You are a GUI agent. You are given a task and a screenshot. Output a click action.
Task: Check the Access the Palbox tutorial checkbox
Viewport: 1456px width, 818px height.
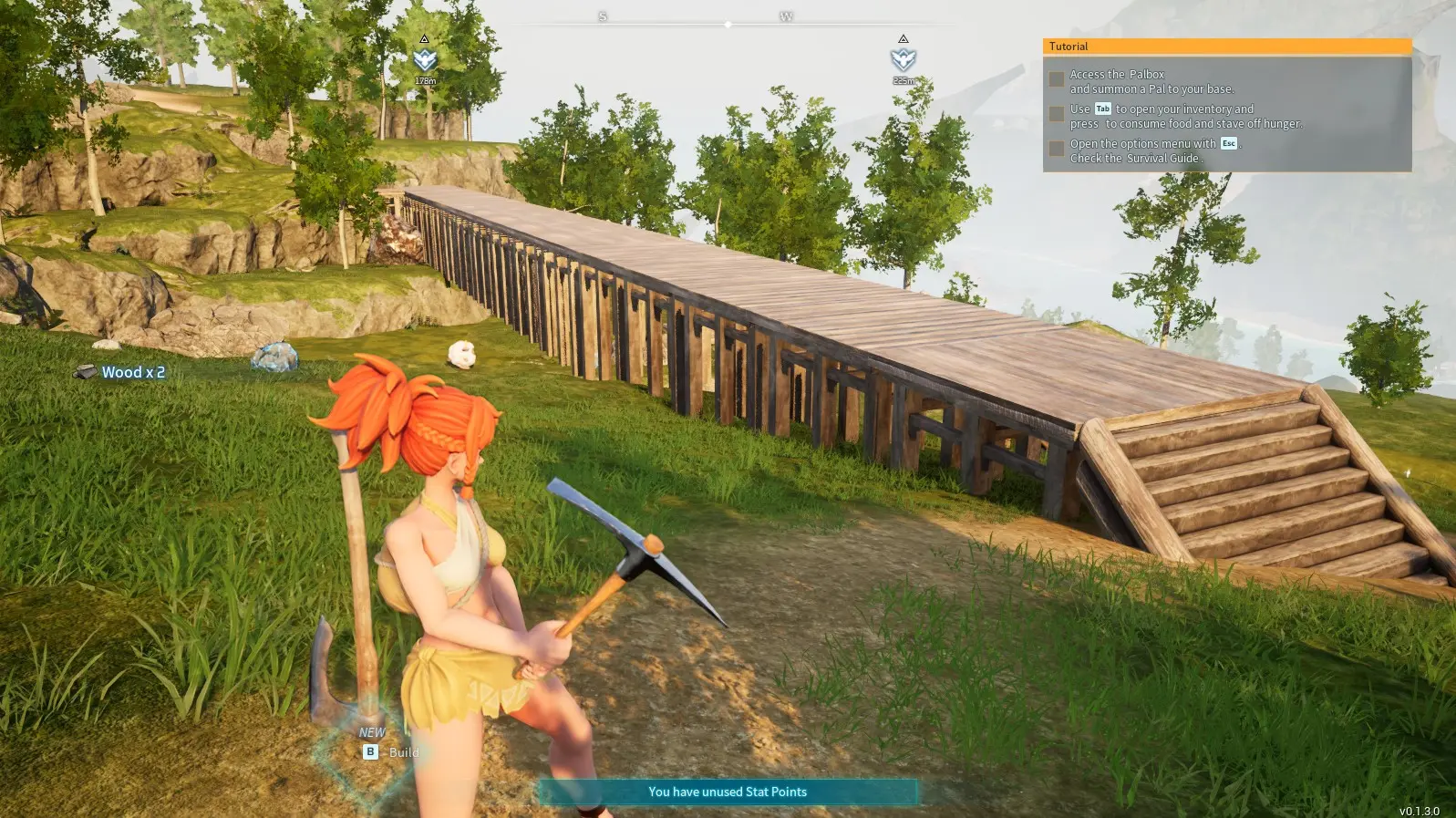(x=1058, y=79)
